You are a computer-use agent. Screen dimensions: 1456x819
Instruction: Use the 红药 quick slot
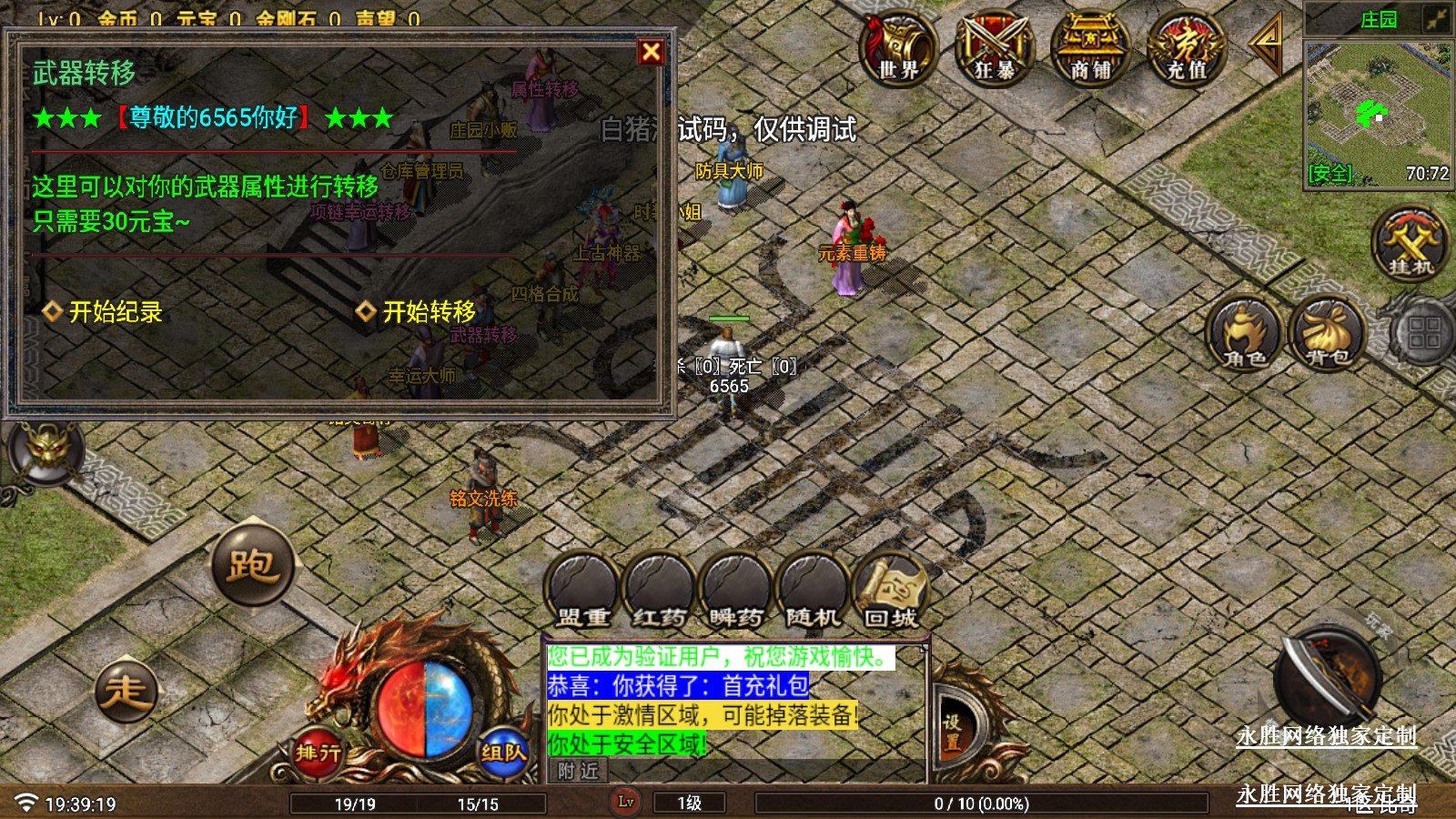660,590
